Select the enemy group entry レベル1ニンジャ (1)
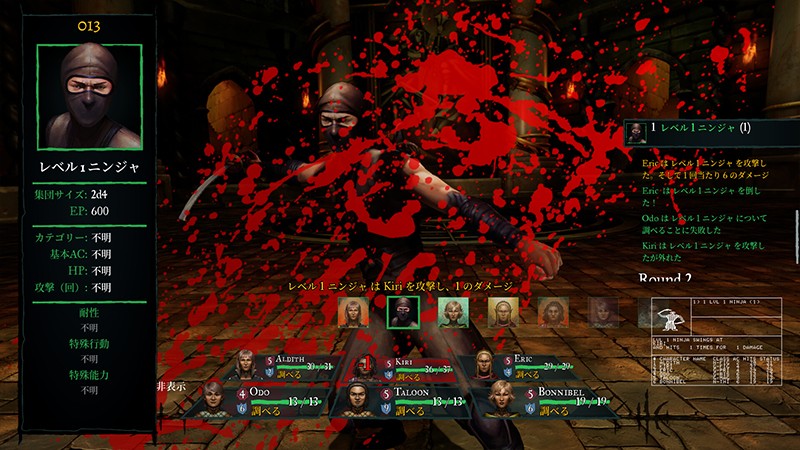This screenshot has width=800, height=450. (x=708, y=129)
